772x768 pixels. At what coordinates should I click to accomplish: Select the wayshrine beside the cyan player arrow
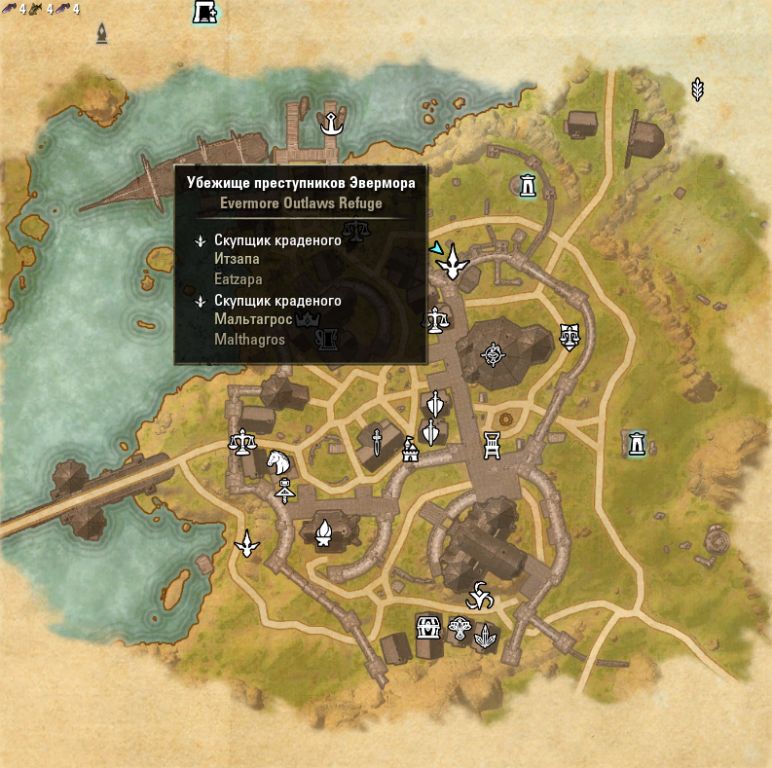pyautogui.click(x=456, y=263)
